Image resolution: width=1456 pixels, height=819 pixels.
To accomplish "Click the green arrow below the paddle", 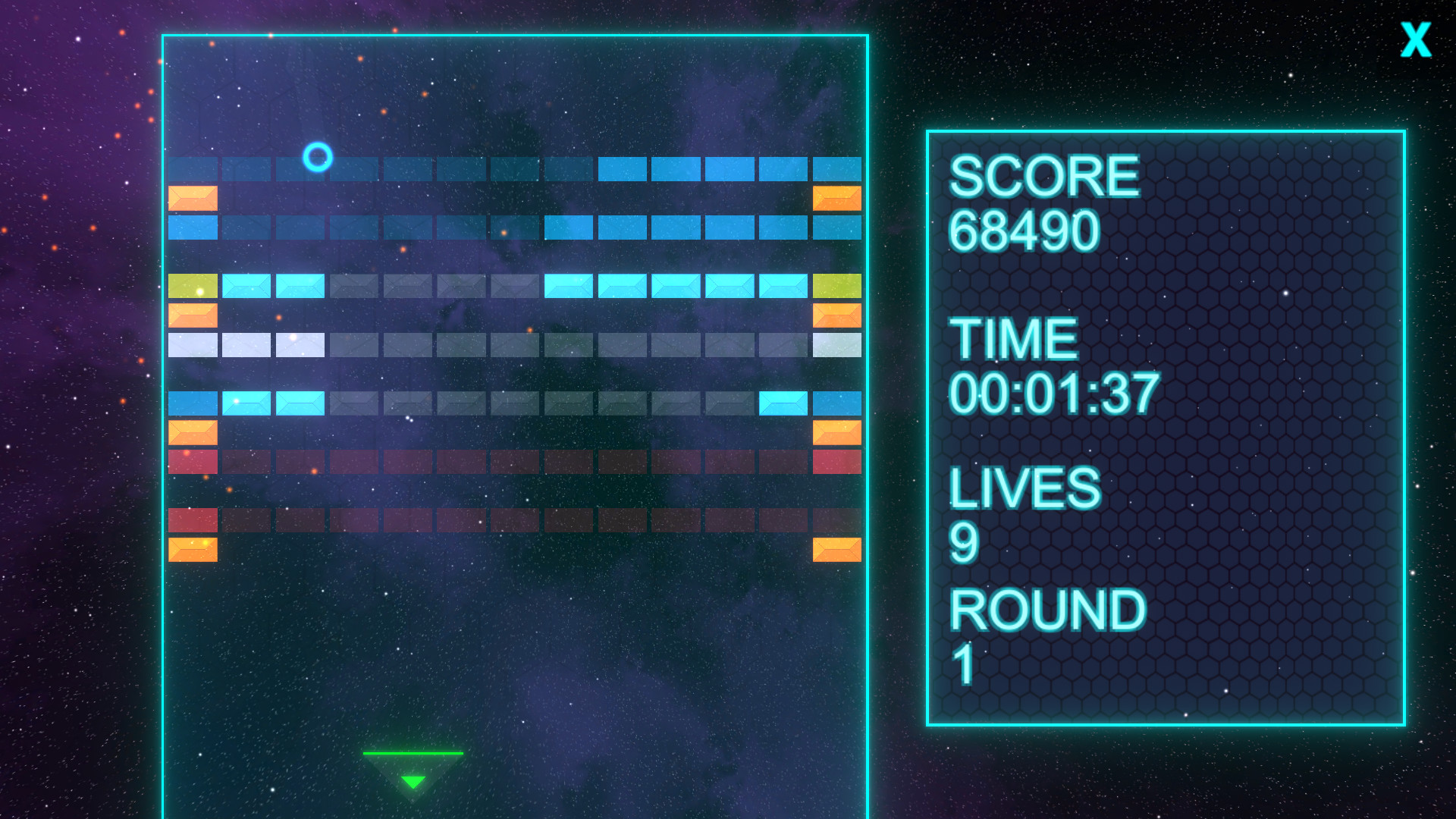I will tap(413, 780).
